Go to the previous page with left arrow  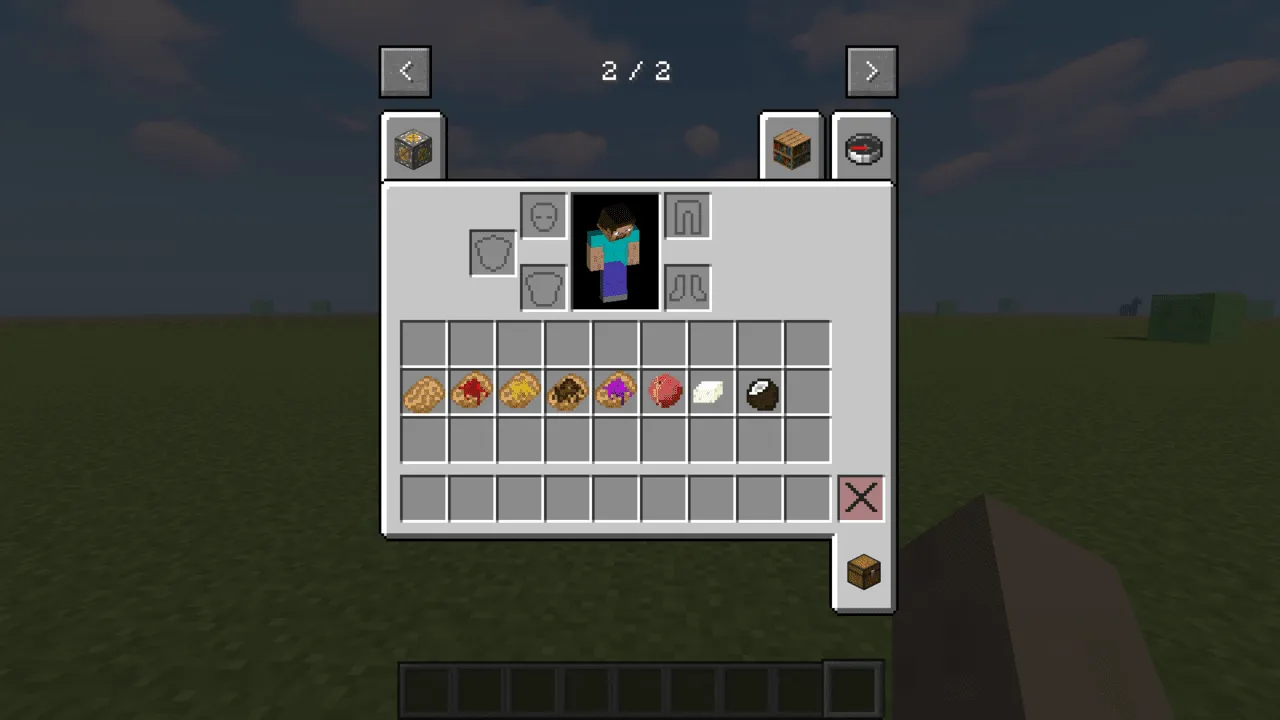pyautogui.click(x=405, y=71)
